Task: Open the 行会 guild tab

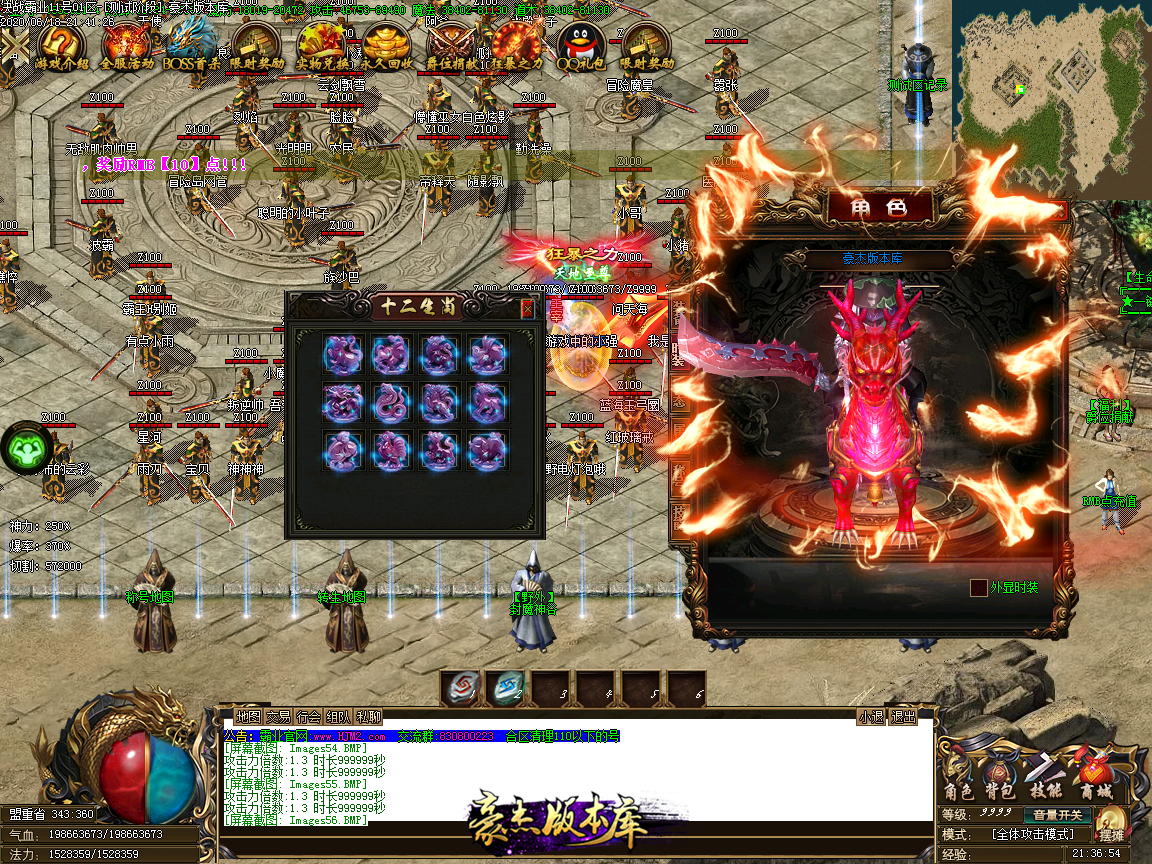Action: pos(308,716)
